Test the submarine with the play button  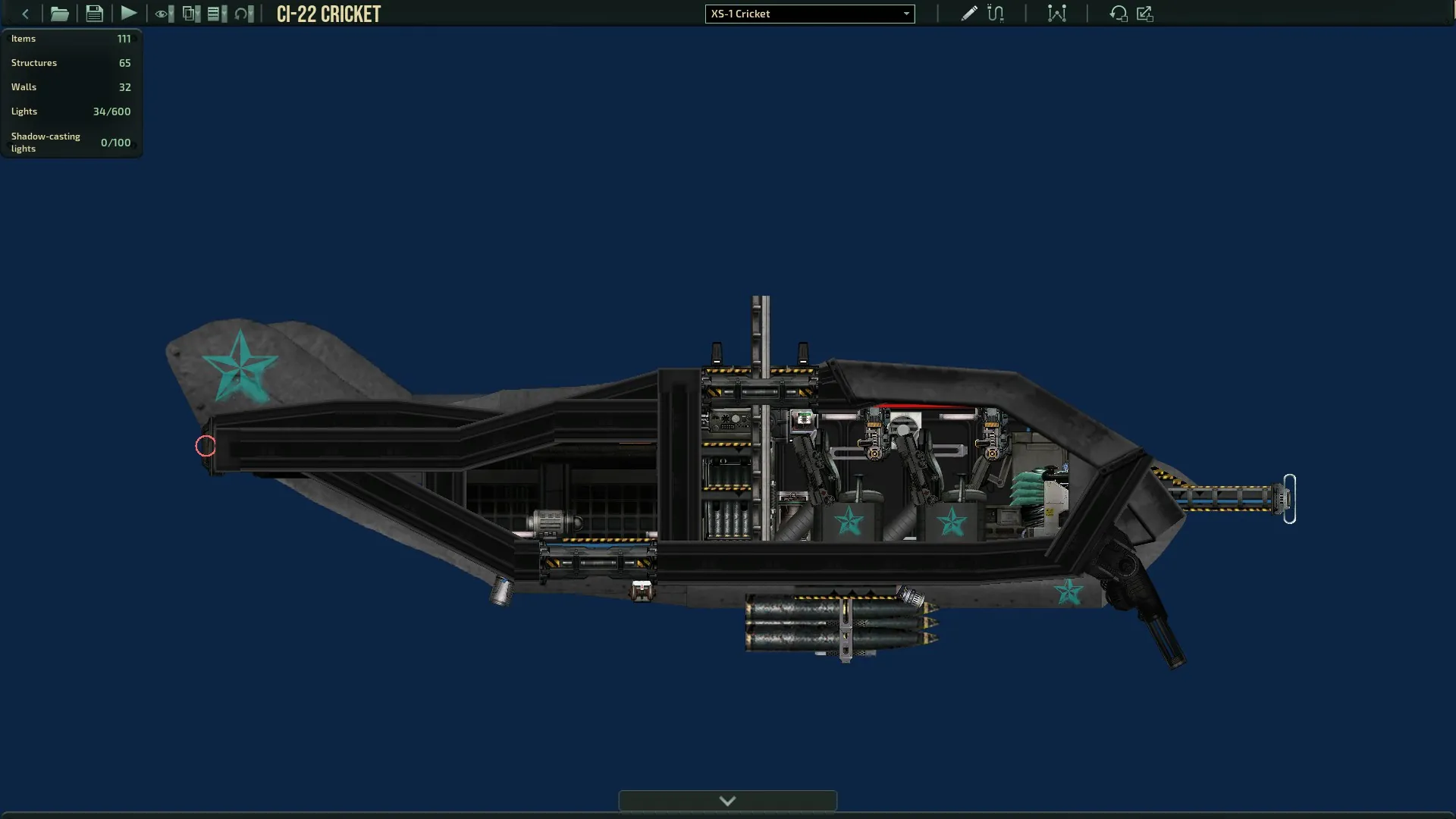coord(129,14)
